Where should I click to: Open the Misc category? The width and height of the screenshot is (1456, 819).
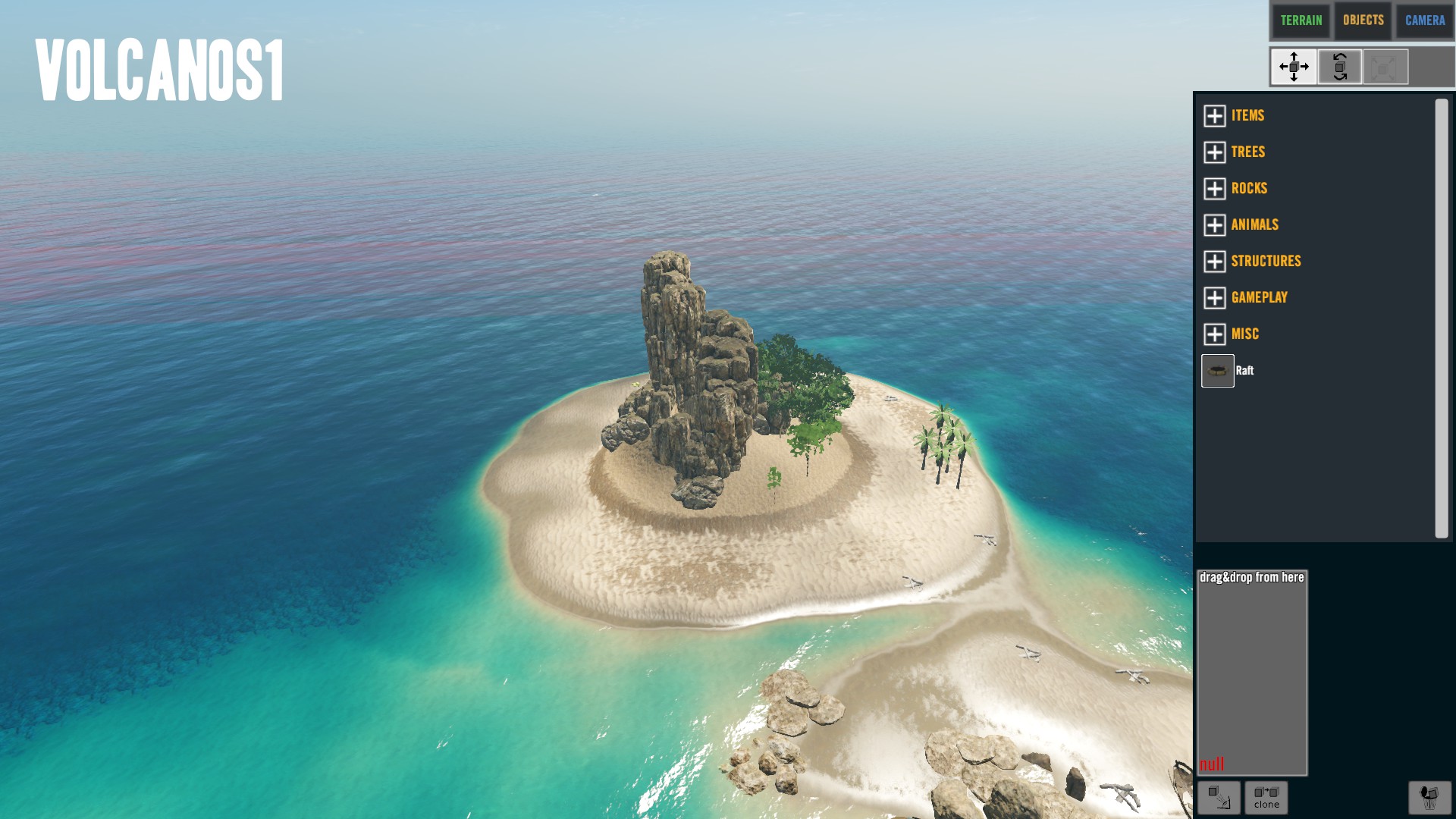click(1215, 334)
